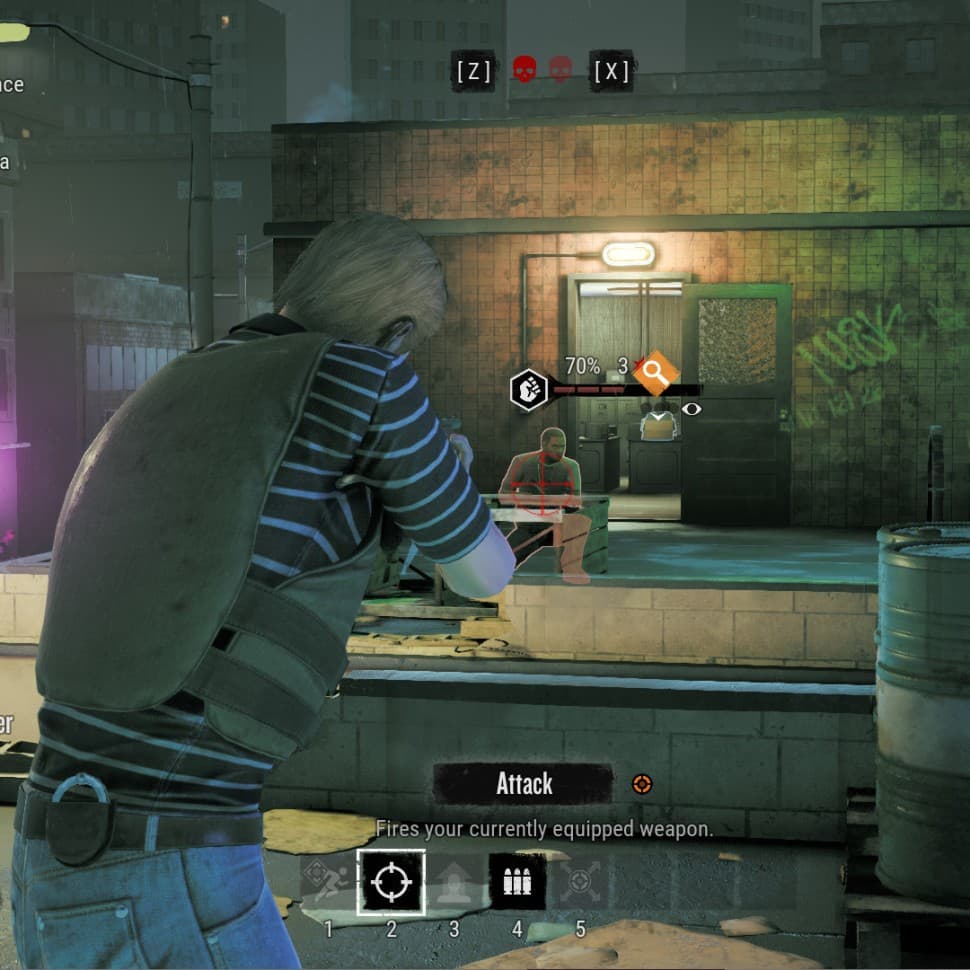The image size is (970, 970).
Task: Pick the dimmed crossed-arrows target ability
Action: (580, 882)
